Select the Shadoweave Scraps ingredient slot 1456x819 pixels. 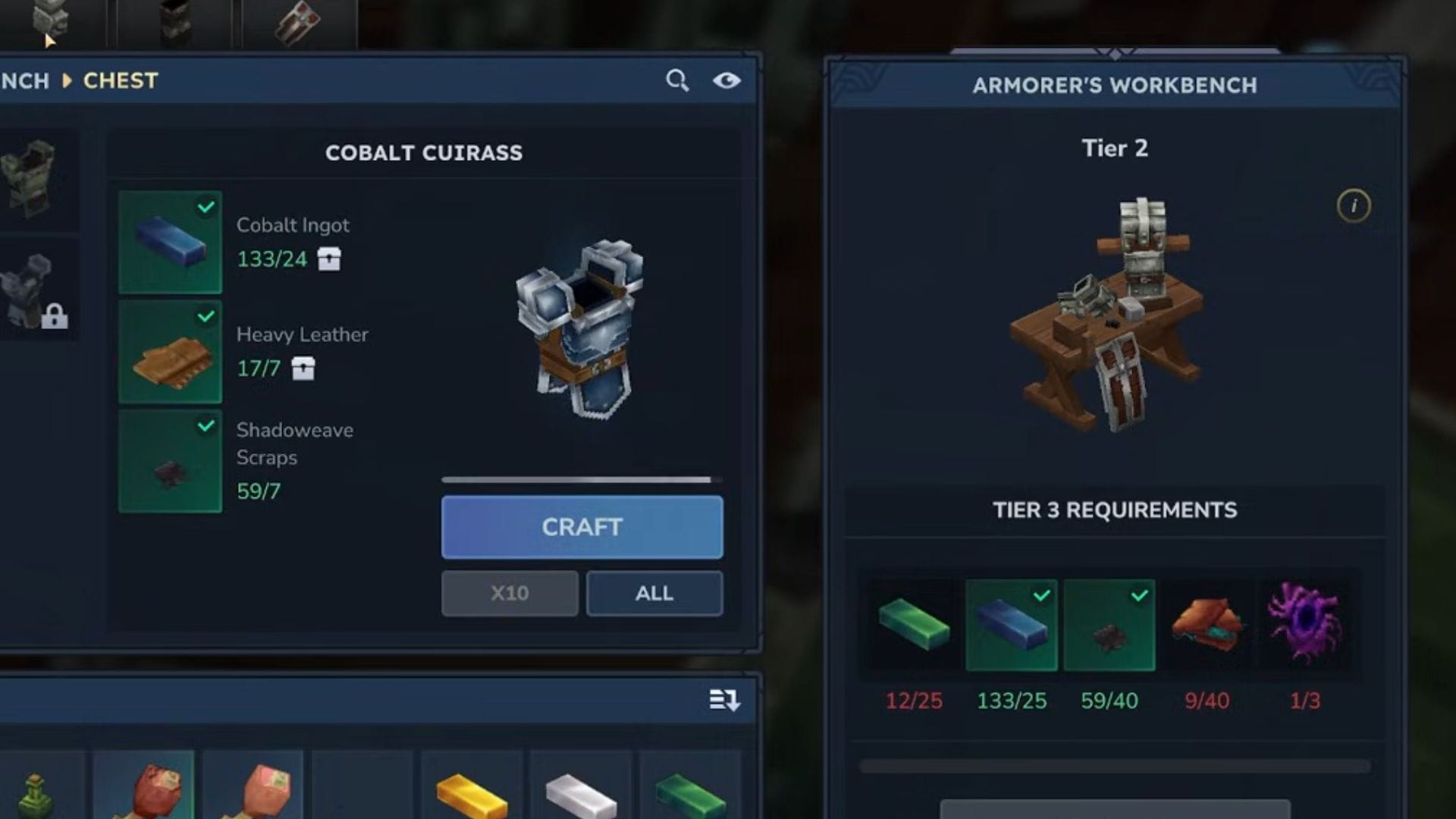[171, 461]
